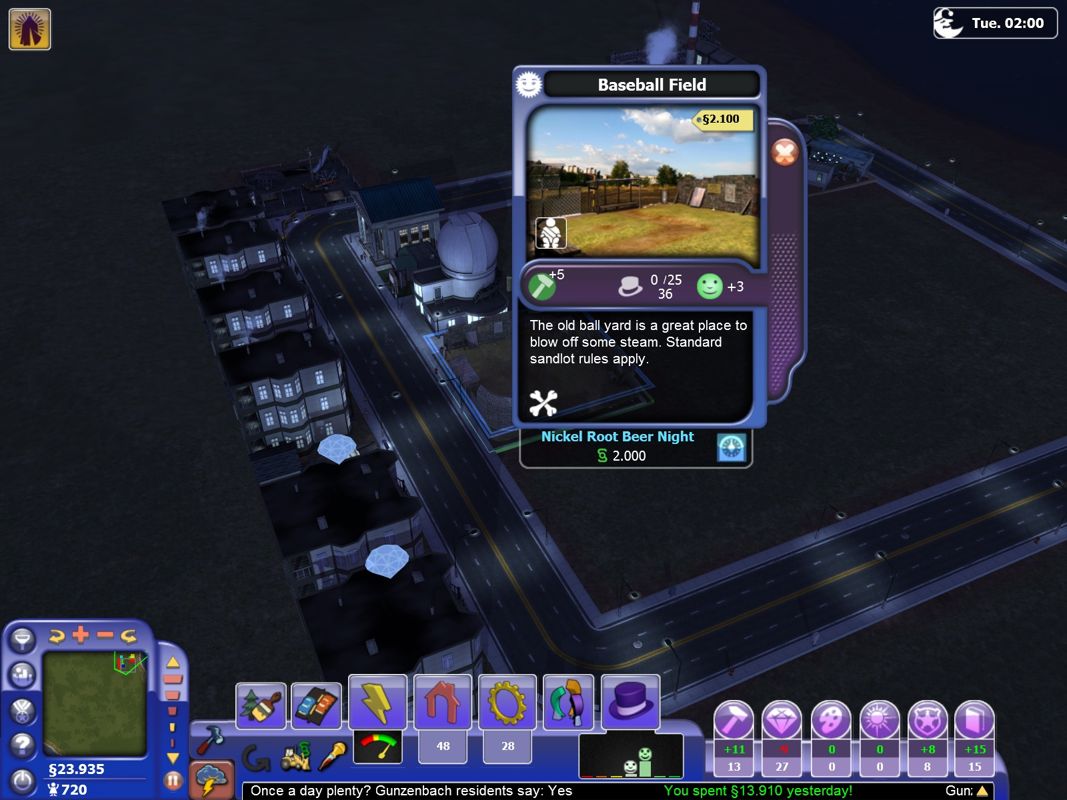Zoom in the minimap with plus button
1067x800 pixels.
80,635
